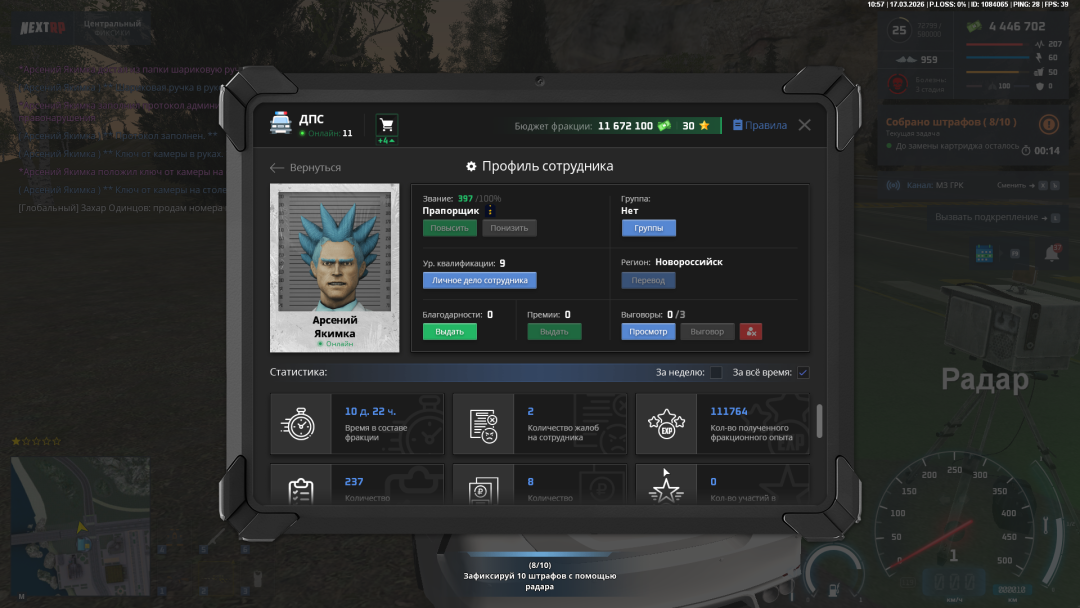Open the Группы button
Screen dimensions: 1080x608
(648, 228)
